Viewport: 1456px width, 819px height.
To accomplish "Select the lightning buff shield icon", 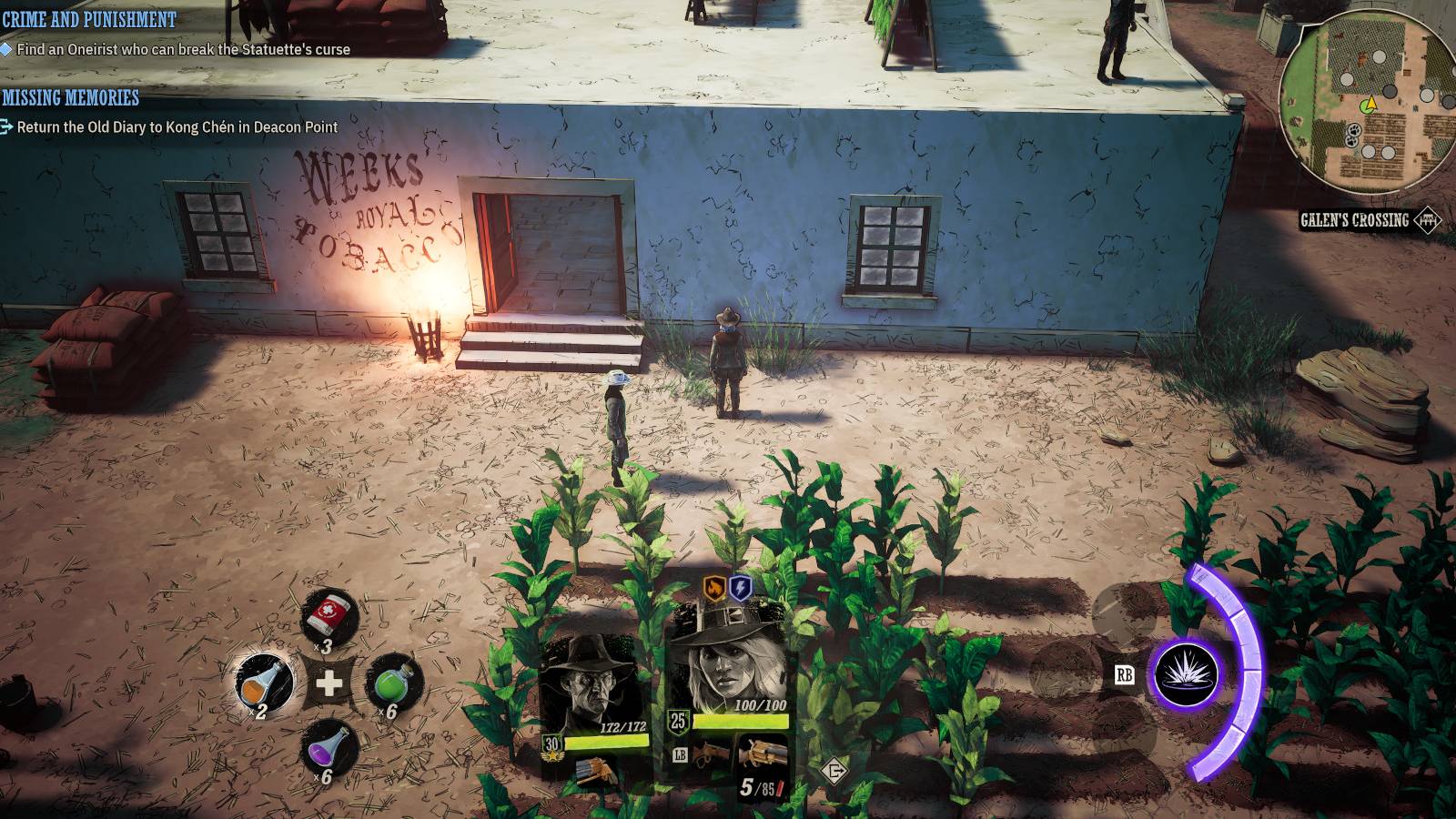I will pyautogui.click(x=739, y=589).
